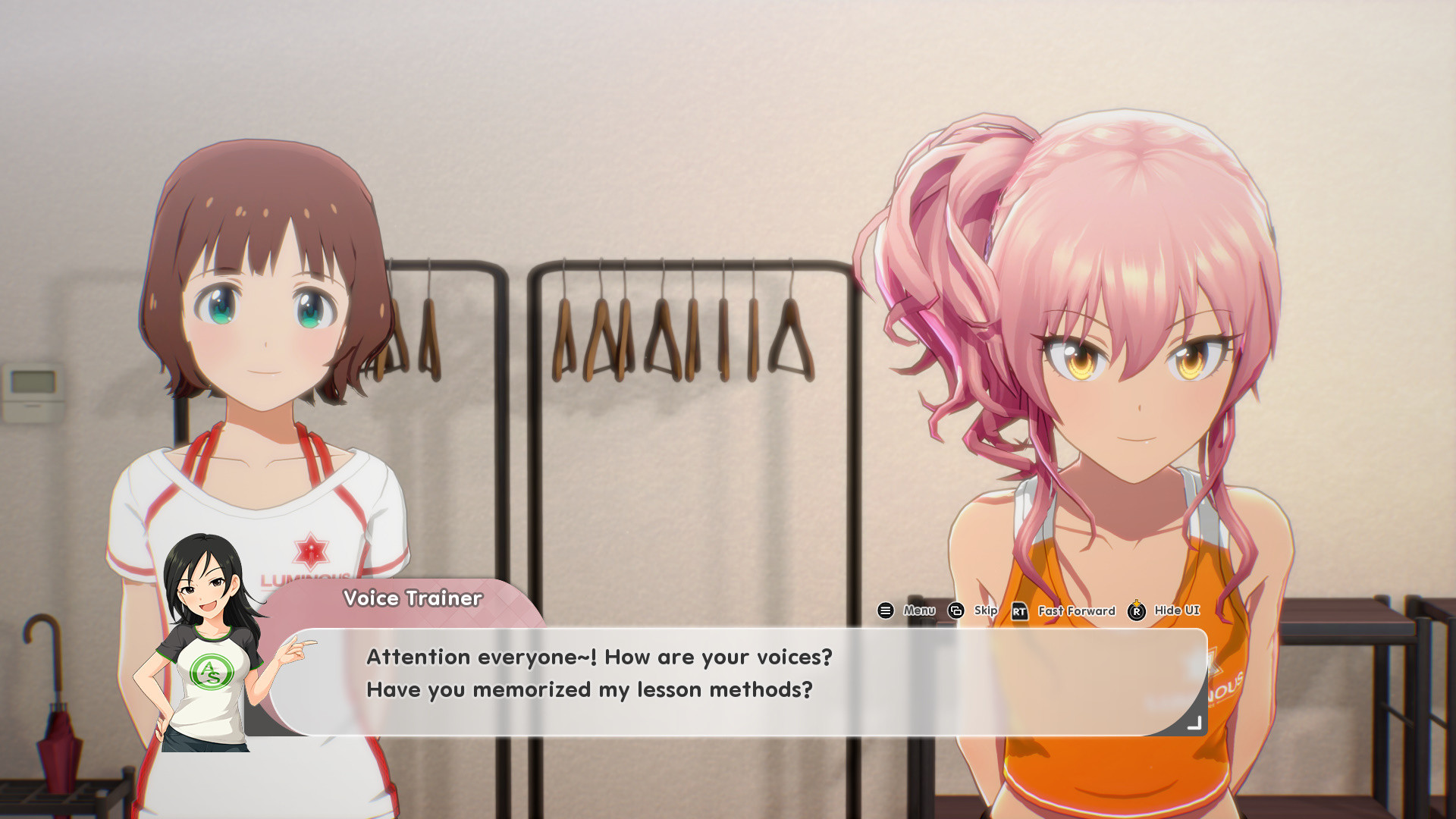Open the Menu via the hamburger icon
The image size is (1456, 819).
click(884, 610)
